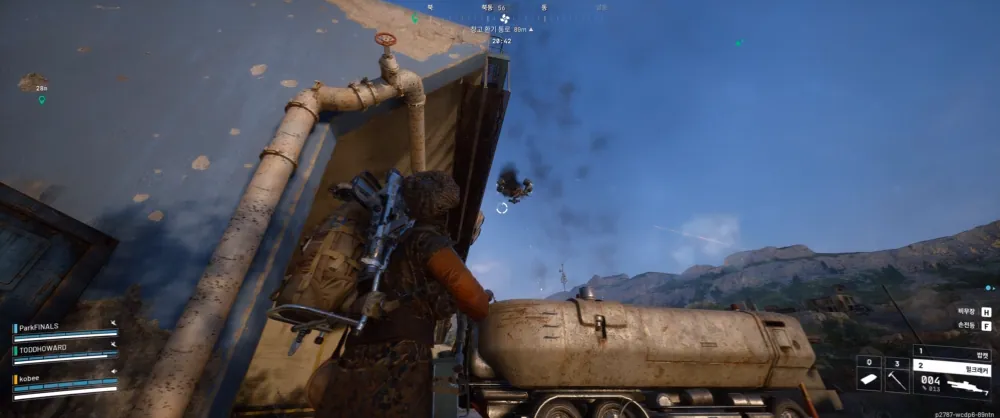Select squadmate kobee in the squad list
The height and width of the screenshot is (418, 1000).
29,379
